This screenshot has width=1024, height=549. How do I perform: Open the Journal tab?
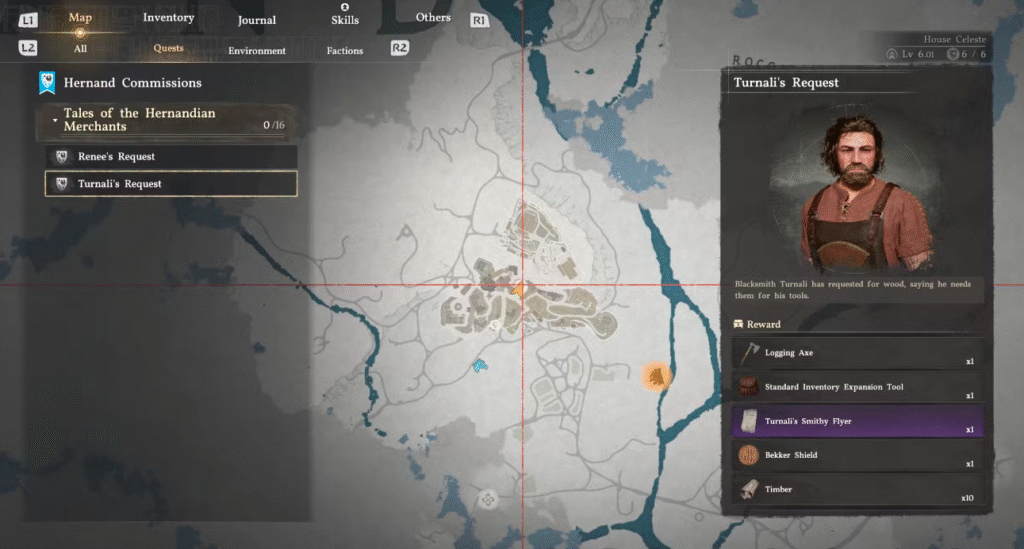257,20
